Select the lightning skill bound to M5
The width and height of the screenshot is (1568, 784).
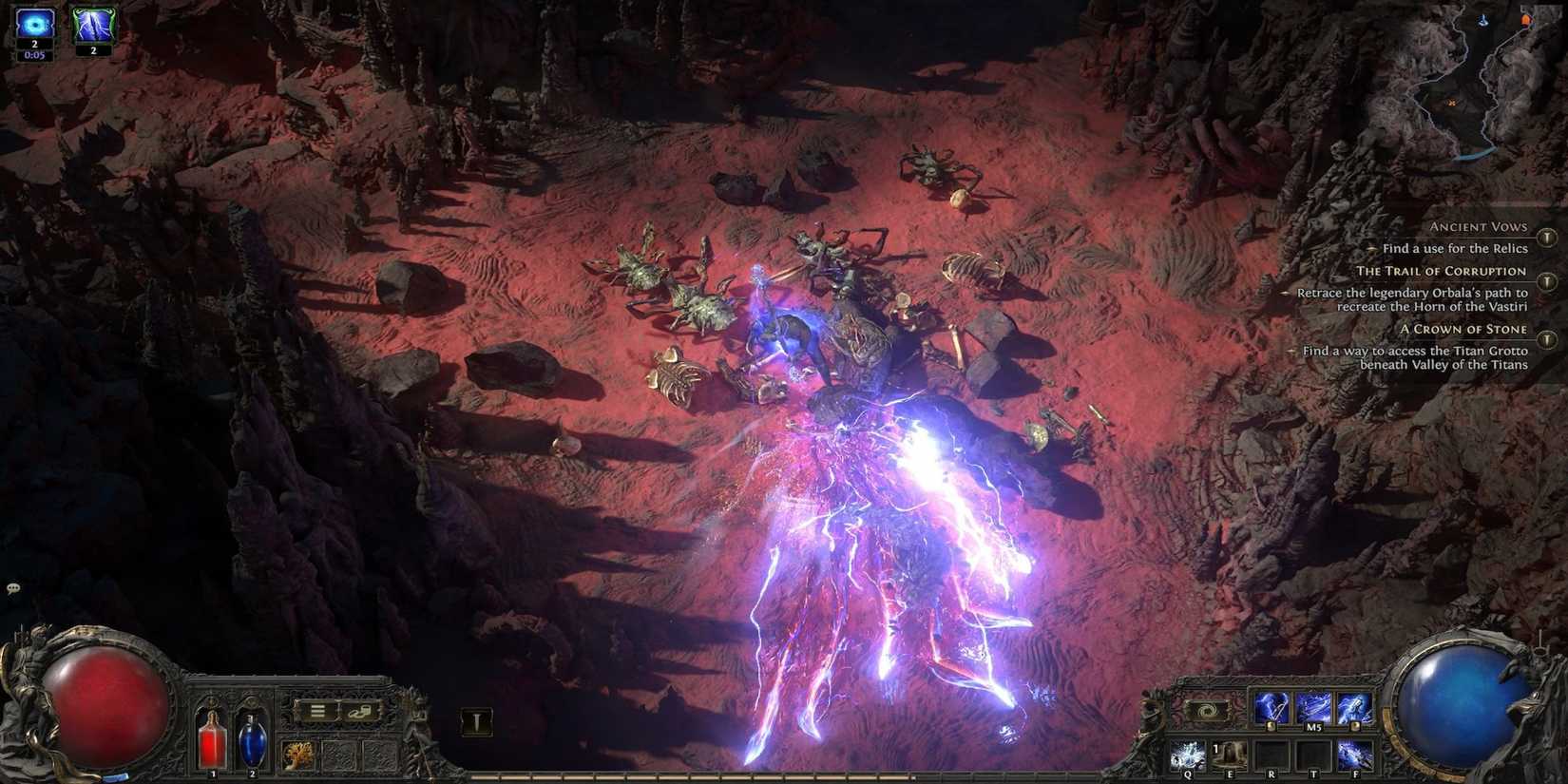pyautogui.click(x=1314, y=708)
